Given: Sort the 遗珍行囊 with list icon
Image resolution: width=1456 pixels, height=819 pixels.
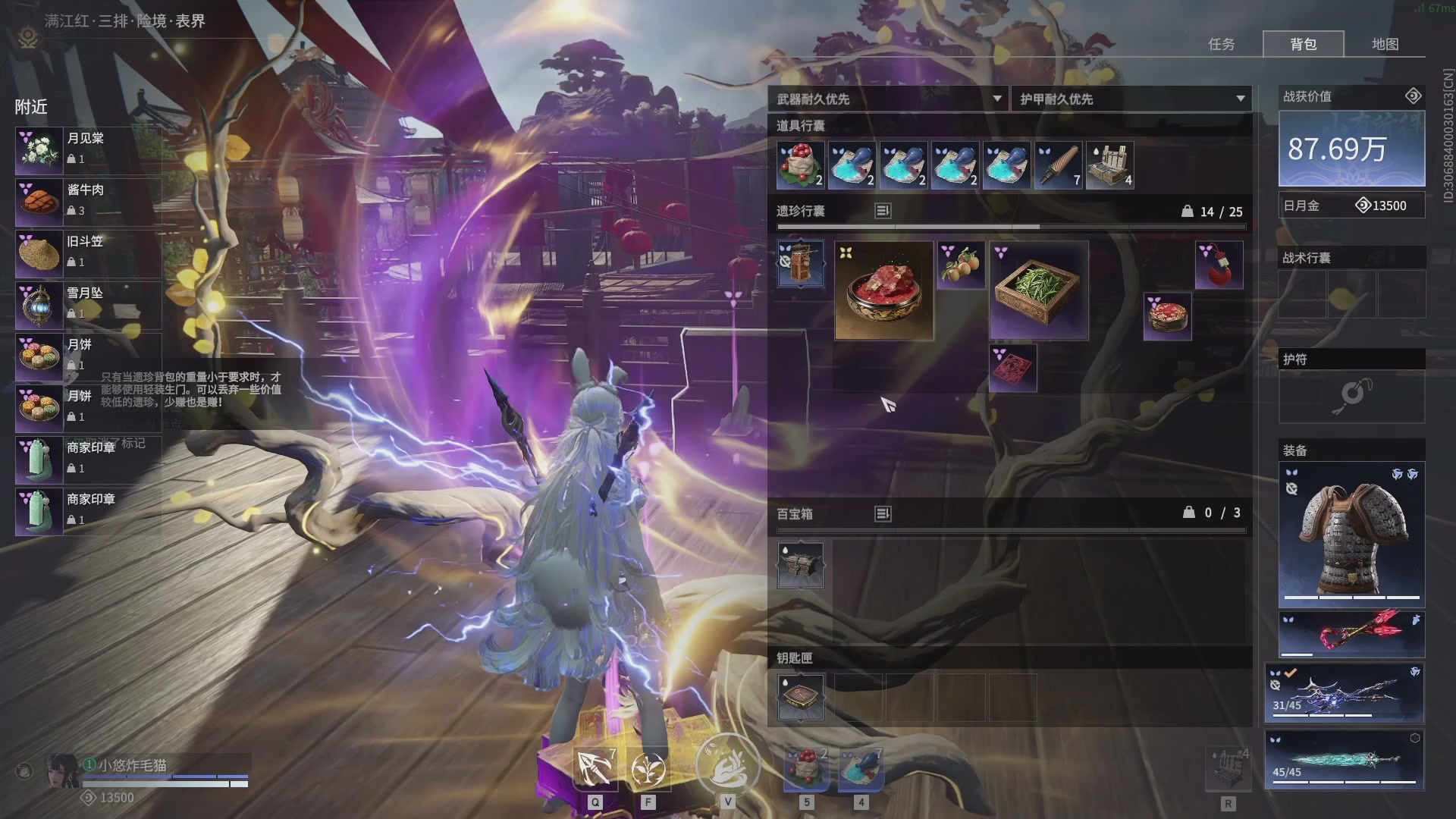Looking at the screenshot, I should (x=883, y=211).
